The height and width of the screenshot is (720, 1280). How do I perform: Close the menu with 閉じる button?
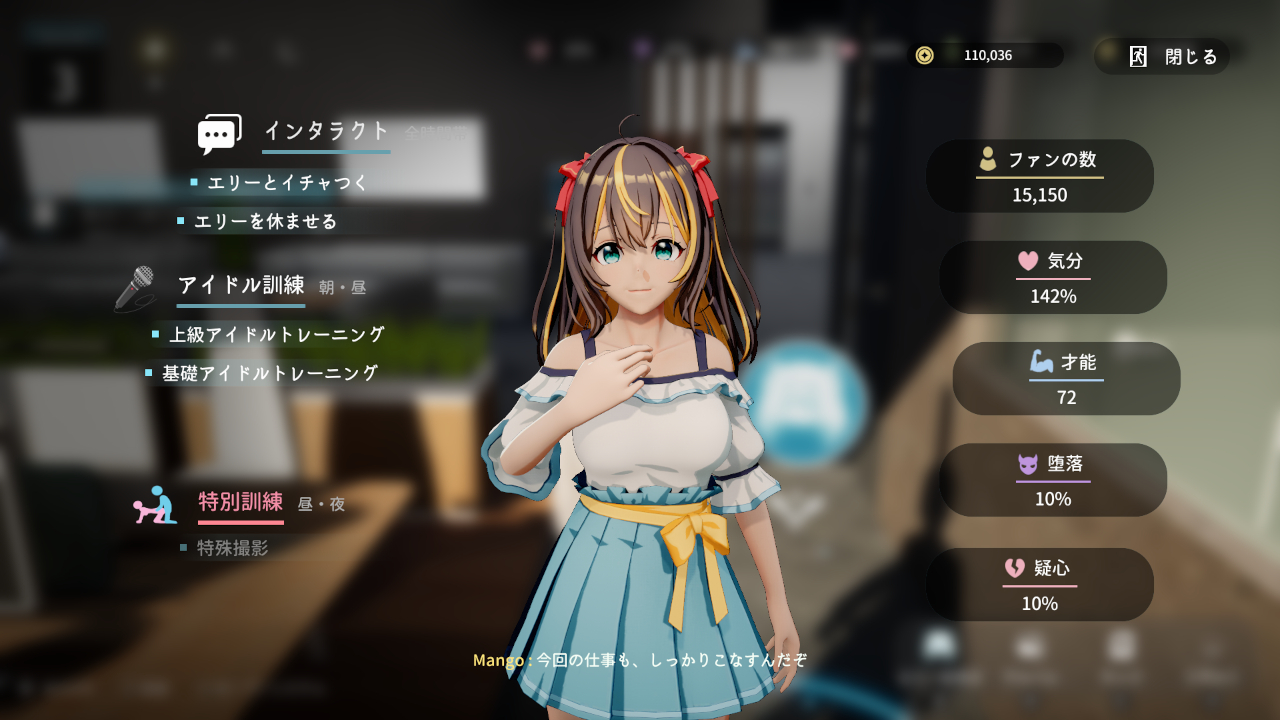pyautogui.click(x=1174, y=57)
